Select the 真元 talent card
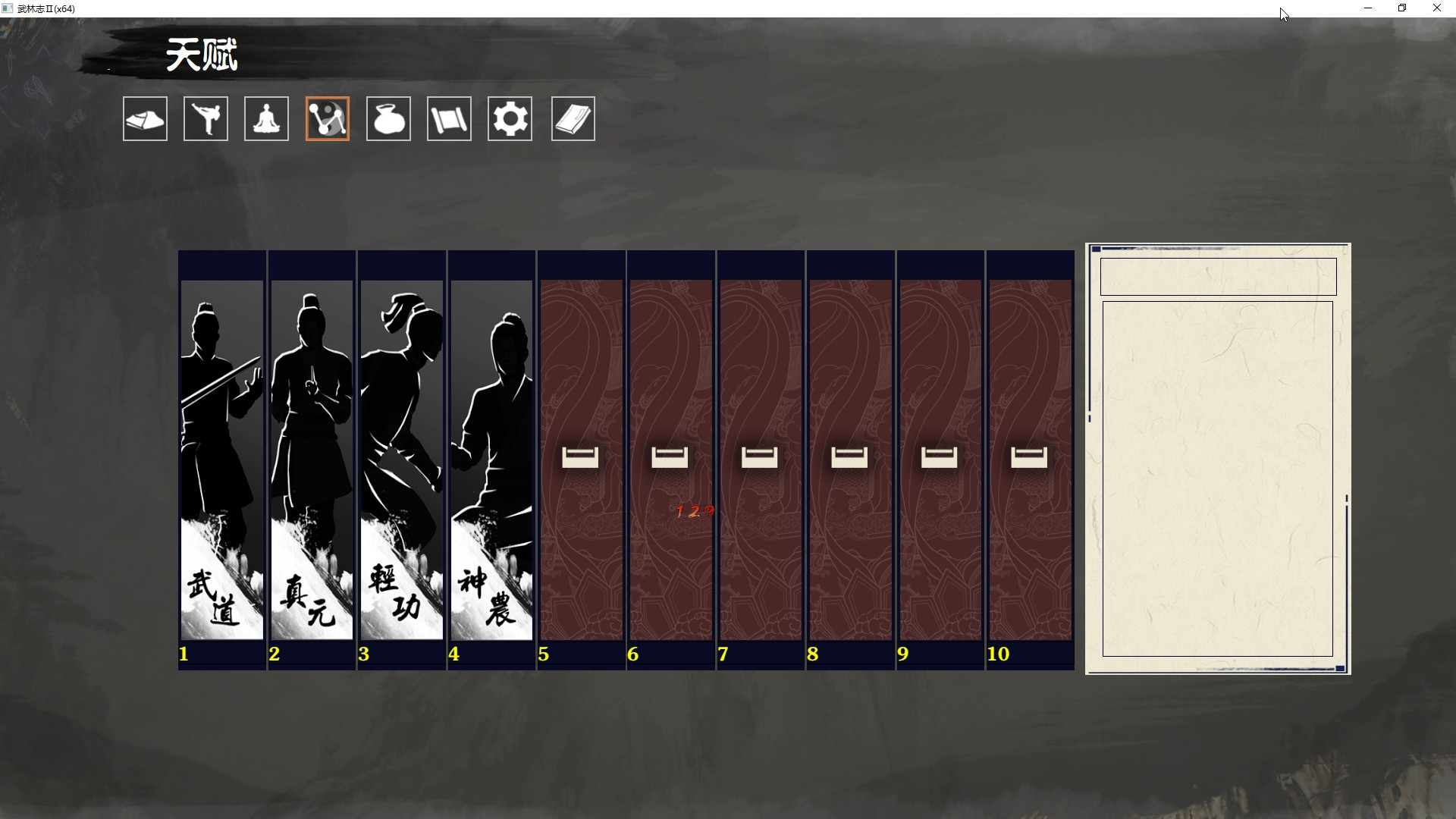 click(x=311, y=455)
